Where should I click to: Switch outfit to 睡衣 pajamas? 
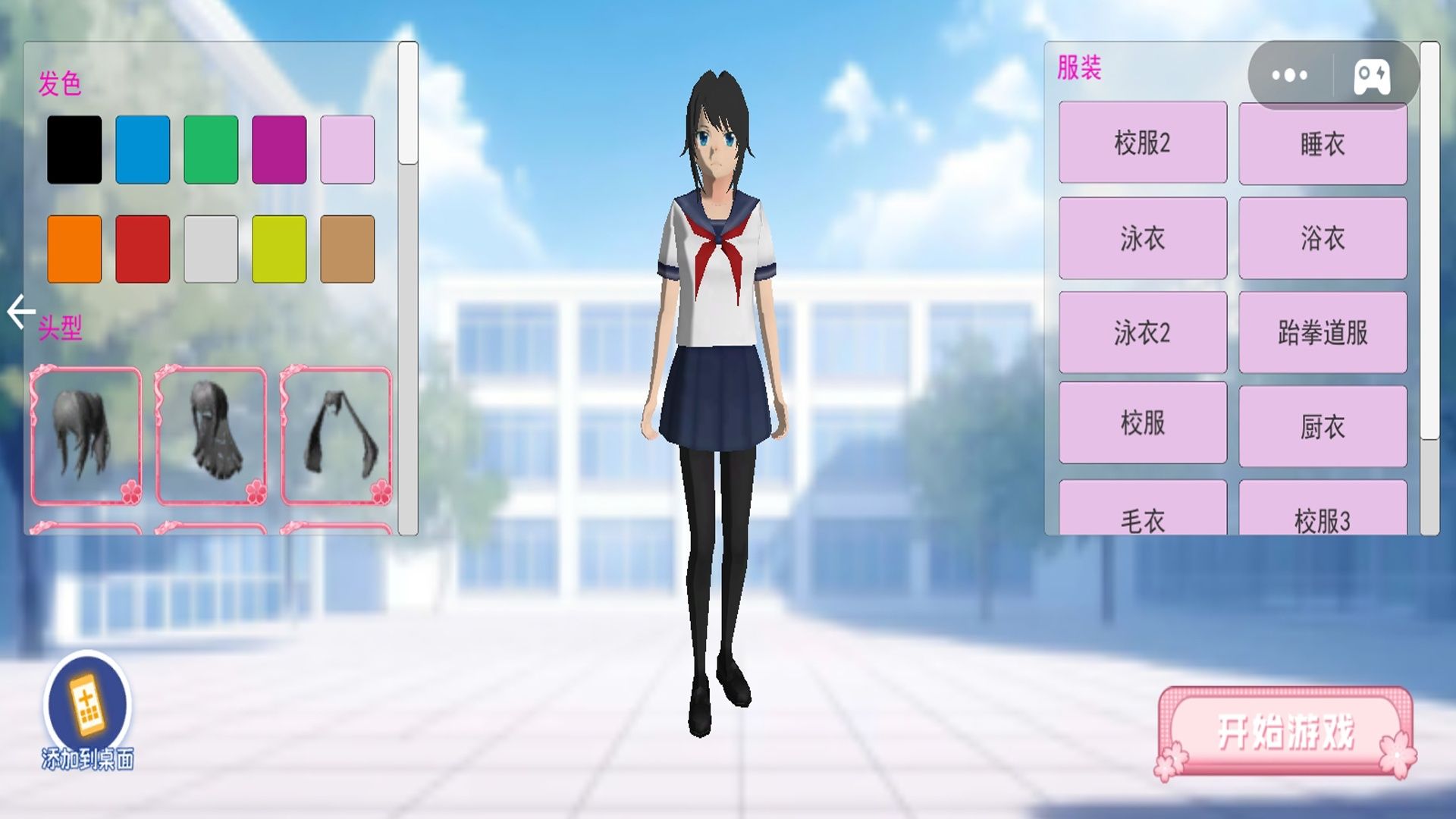point(1323,144)
